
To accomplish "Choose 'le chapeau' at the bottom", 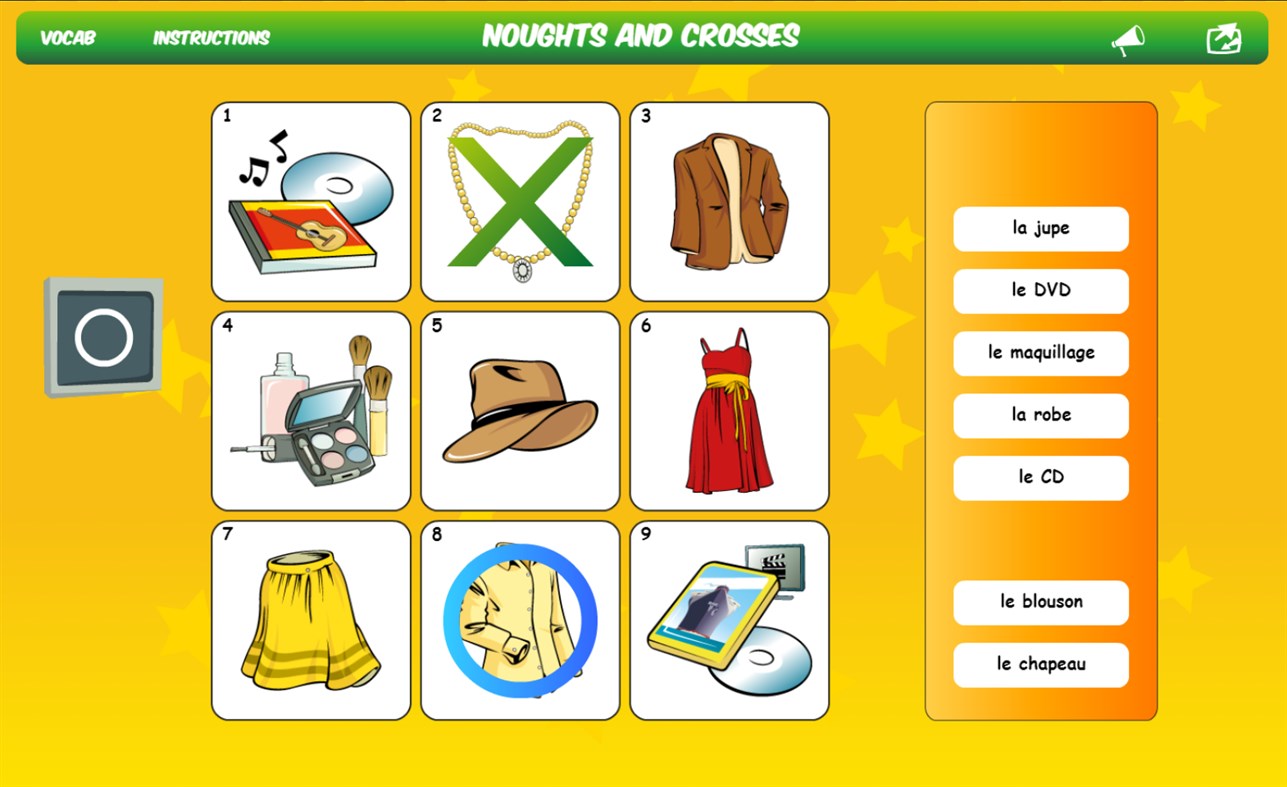I will (1041, 665).
